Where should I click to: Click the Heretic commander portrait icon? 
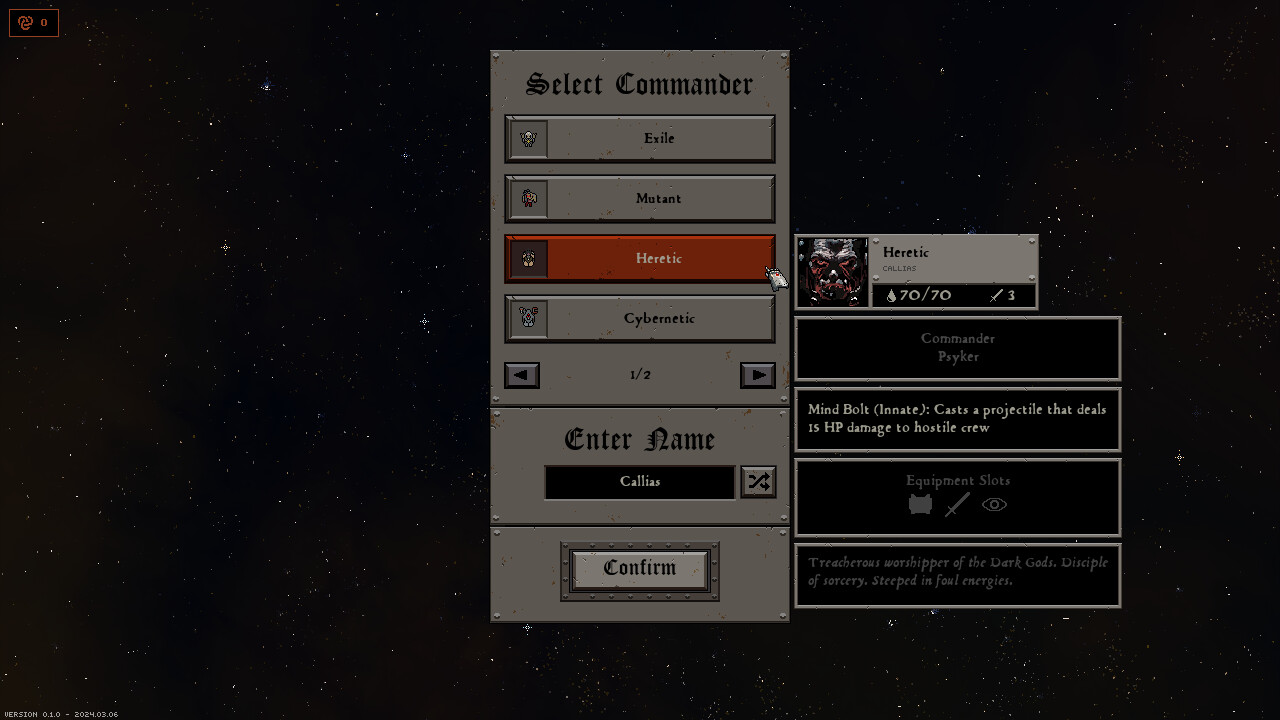click(527, 258)
